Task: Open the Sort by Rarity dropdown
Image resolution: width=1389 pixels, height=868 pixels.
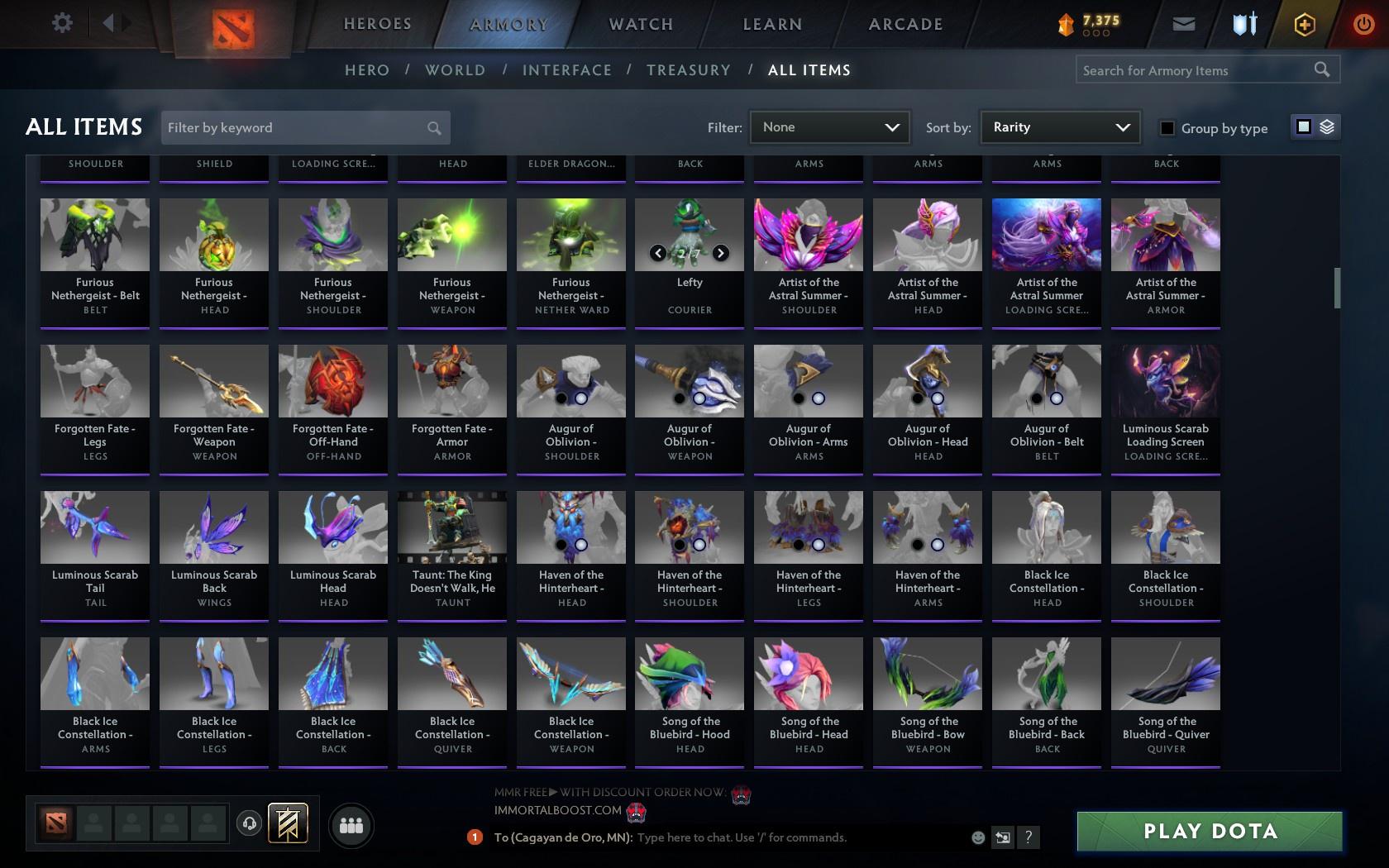Action: pyautogui.click(x=1059, y=127)
